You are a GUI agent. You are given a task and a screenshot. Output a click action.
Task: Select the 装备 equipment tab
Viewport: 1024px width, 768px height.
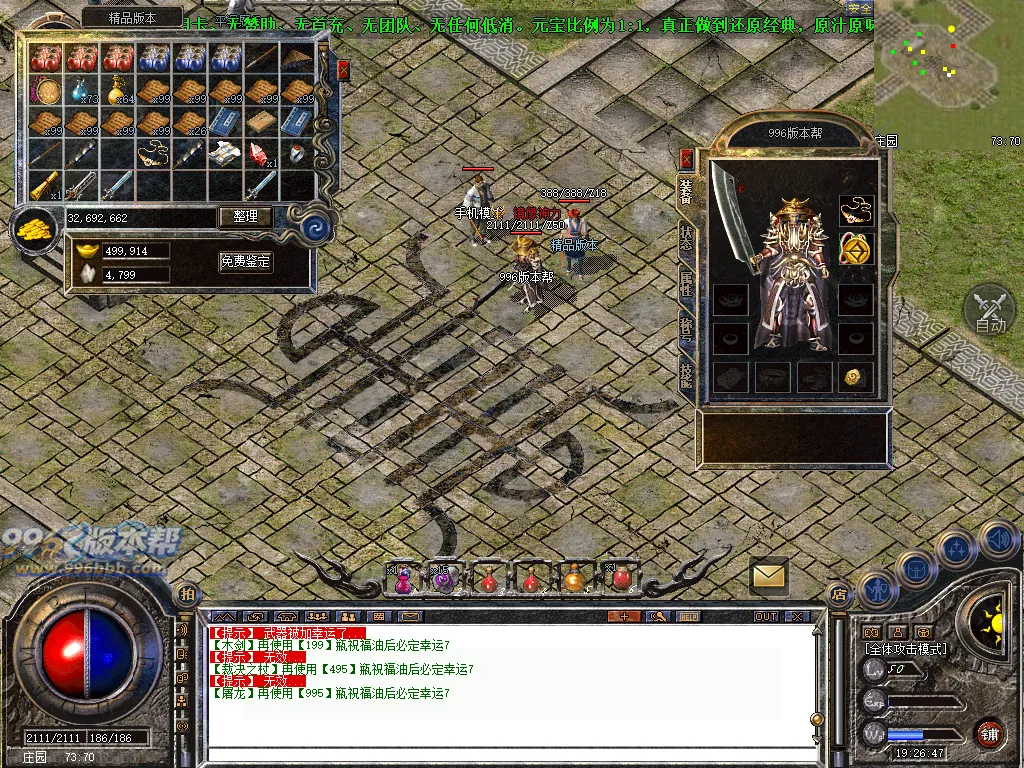(x=686, y=191)
